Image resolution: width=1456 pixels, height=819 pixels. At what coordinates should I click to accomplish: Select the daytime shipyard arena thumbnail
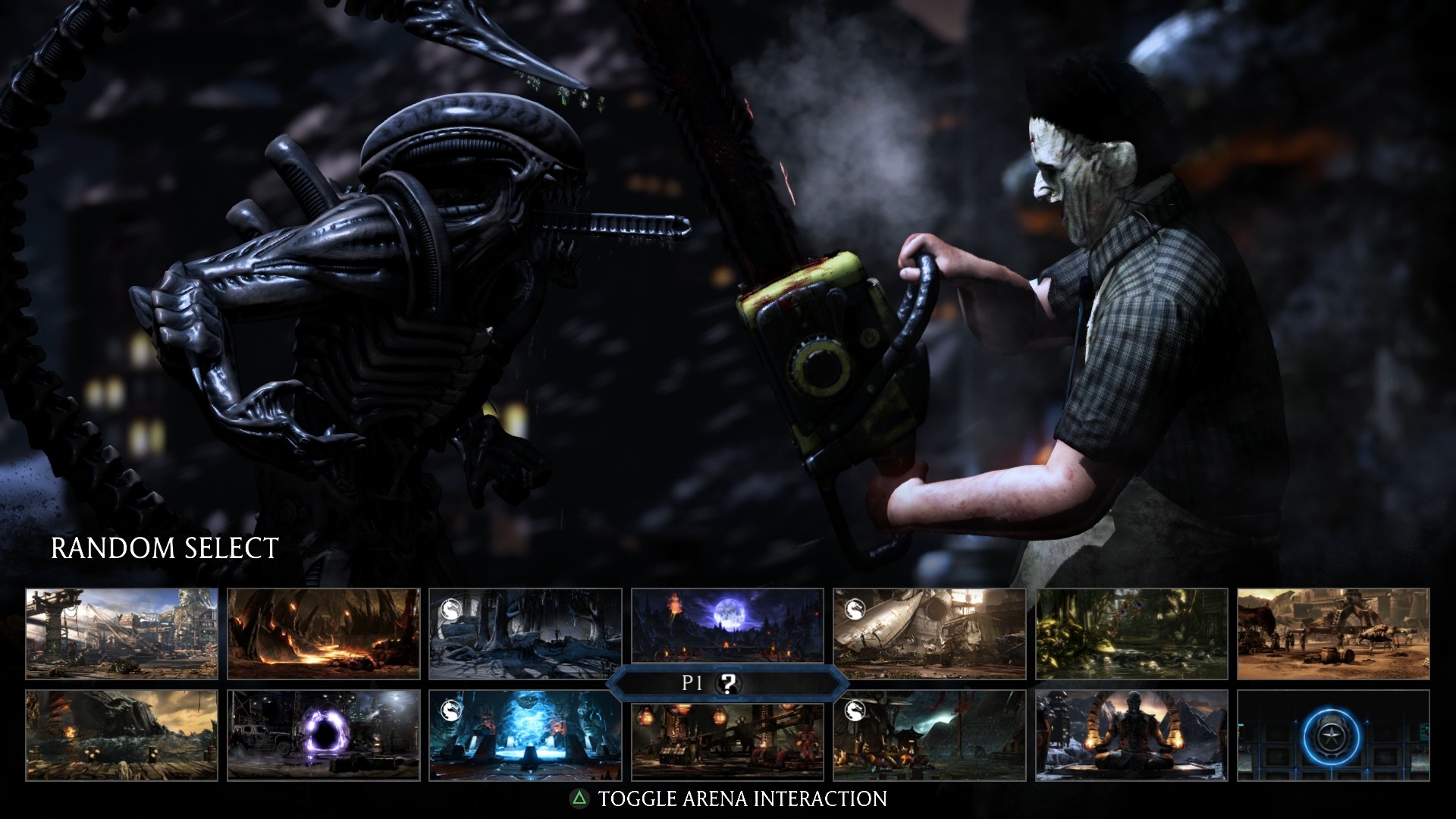(121, 633)
